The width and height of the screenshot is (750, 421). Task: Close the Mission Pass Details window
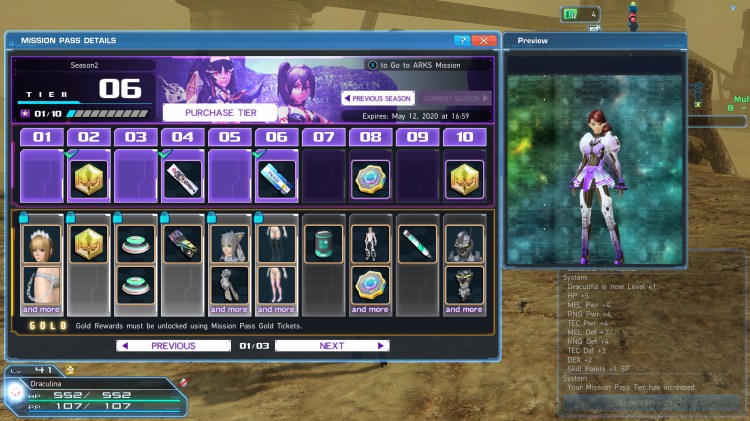tap(484, 41)
